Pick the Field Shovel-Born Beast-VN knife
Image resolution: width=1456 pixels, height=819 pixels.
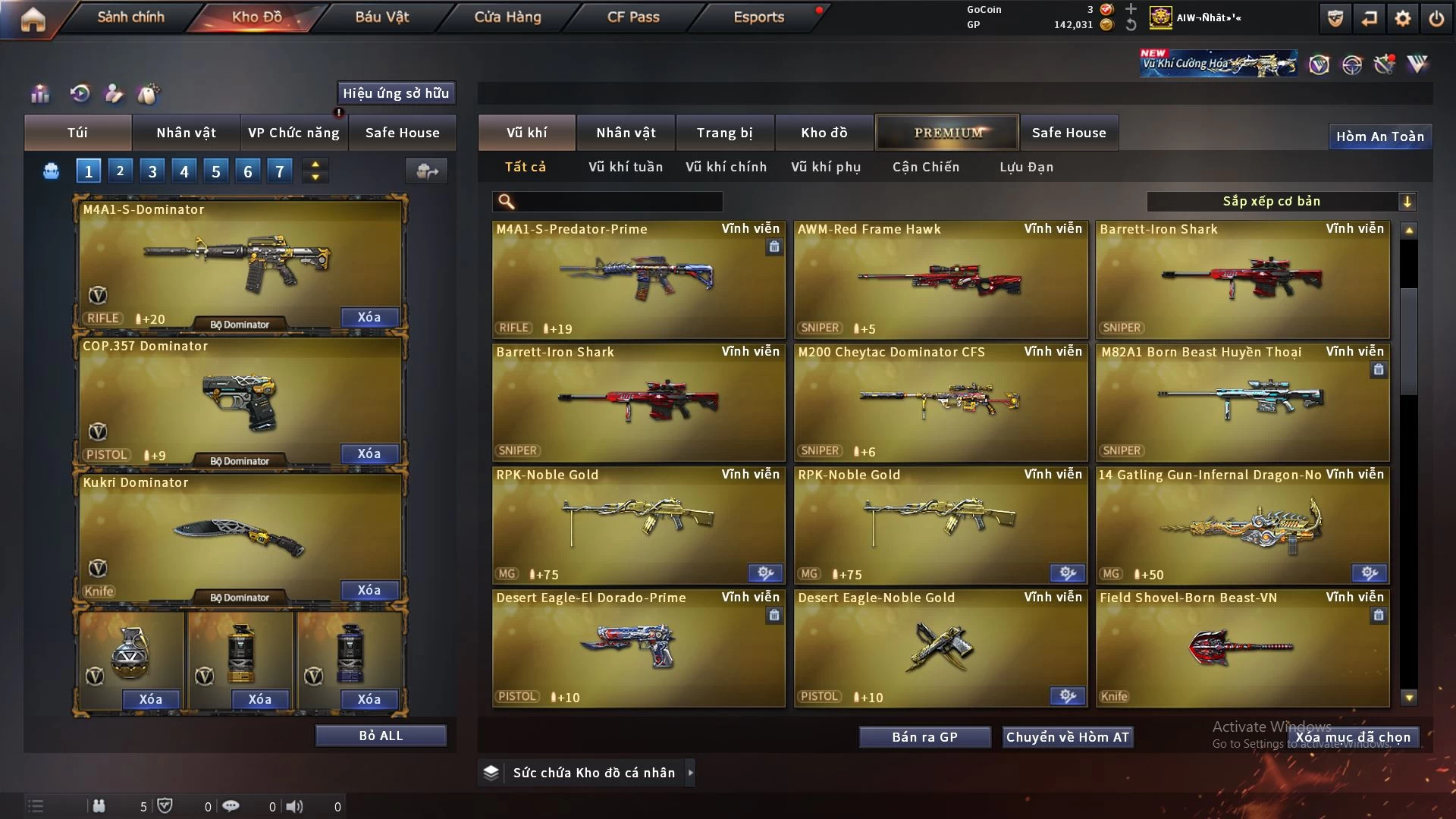[1242, 648]
